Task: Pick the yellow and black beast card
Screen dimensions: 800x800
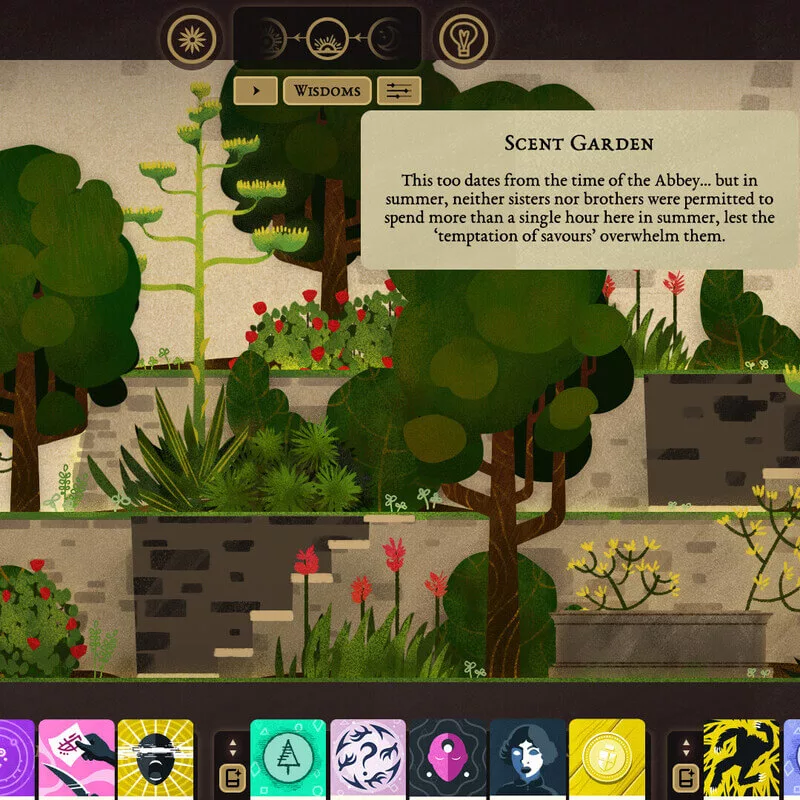Action: pos(741,759)
